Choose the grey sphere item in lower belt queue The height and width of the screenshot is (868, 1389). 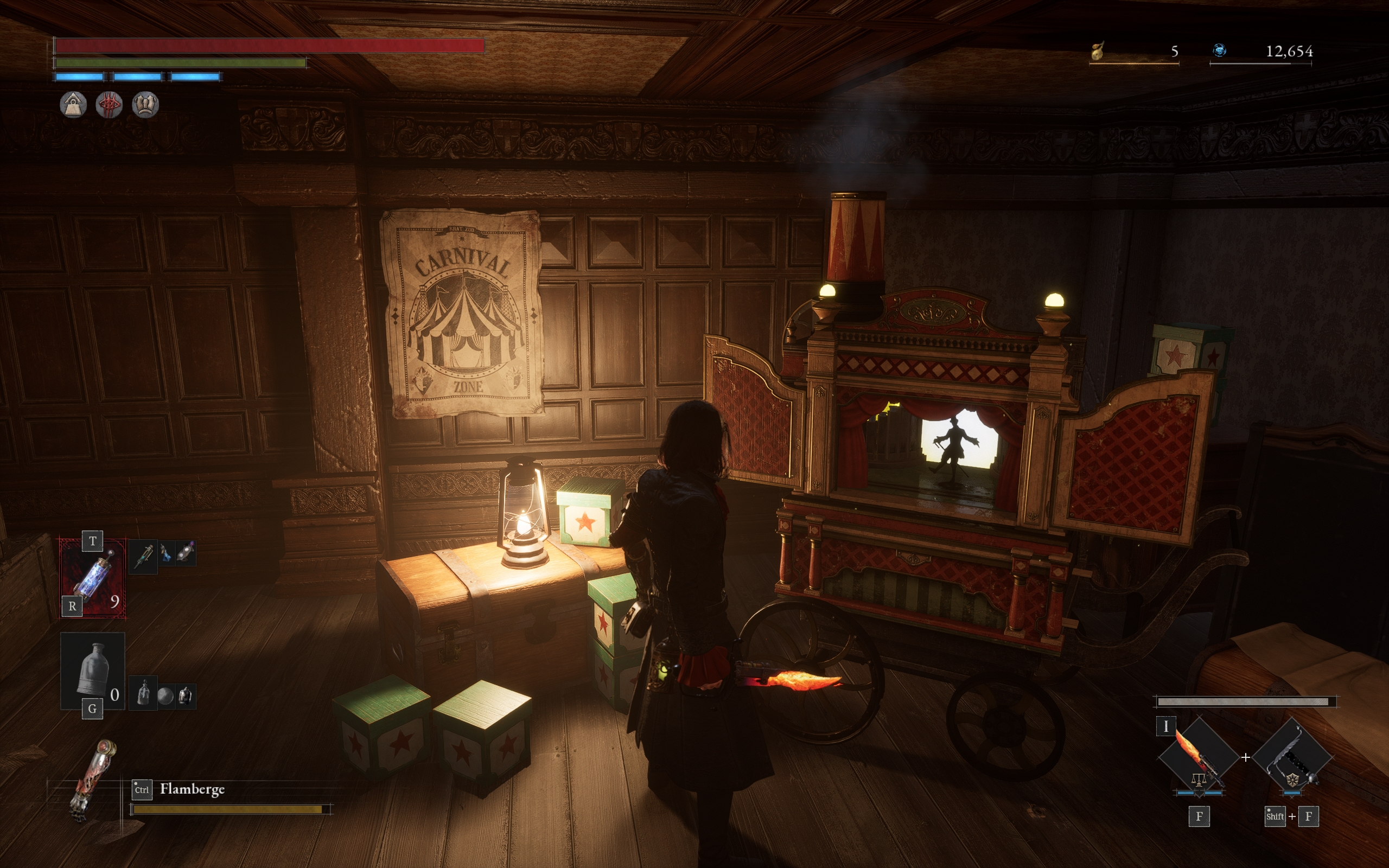[165, 697]
